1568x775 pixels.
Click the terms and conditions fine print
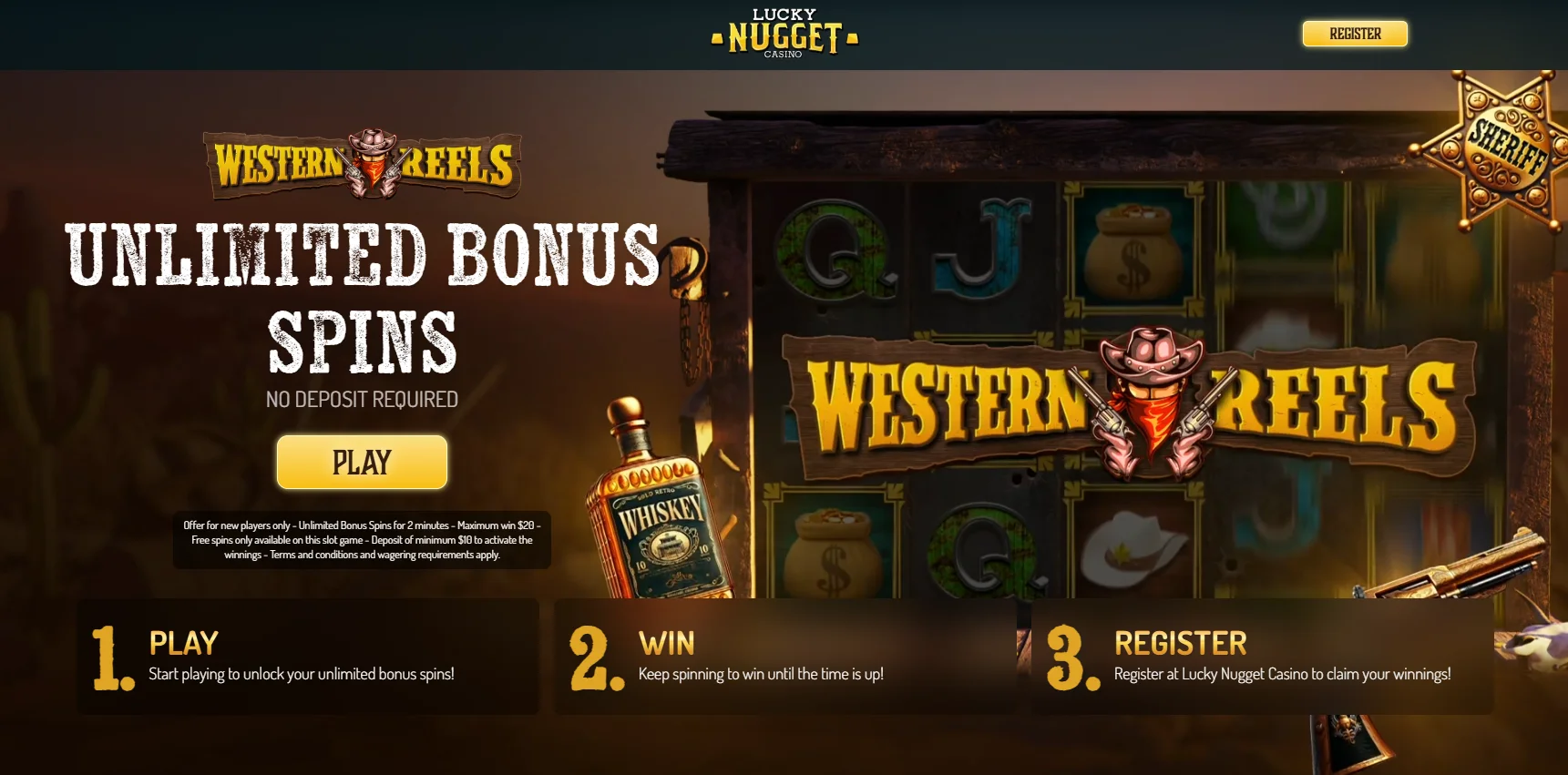click(362, 539)
